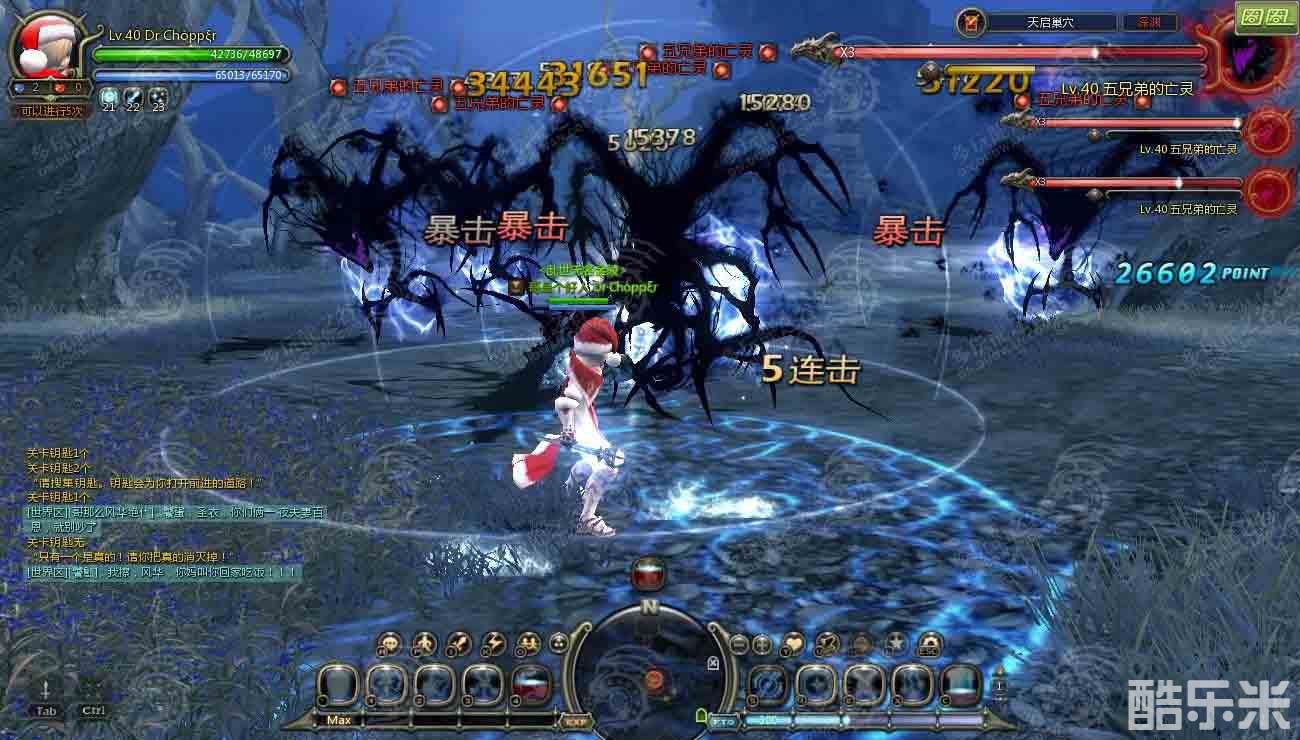
Task: Select the skills lightning icon on the bottom bar
Action: point(493,644)
